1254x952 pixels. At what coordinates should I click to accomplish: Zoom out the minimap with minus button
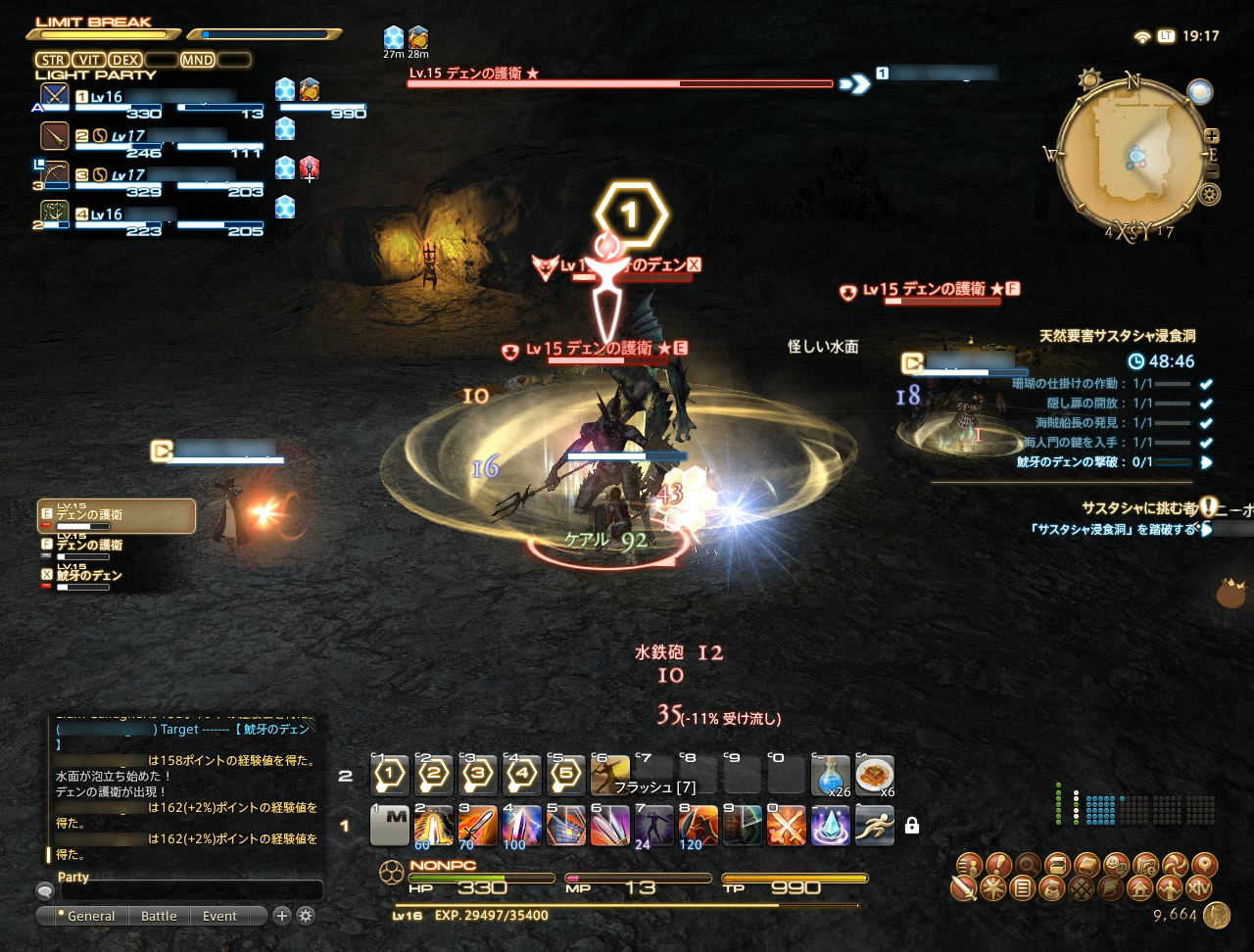click(1212, 171)
